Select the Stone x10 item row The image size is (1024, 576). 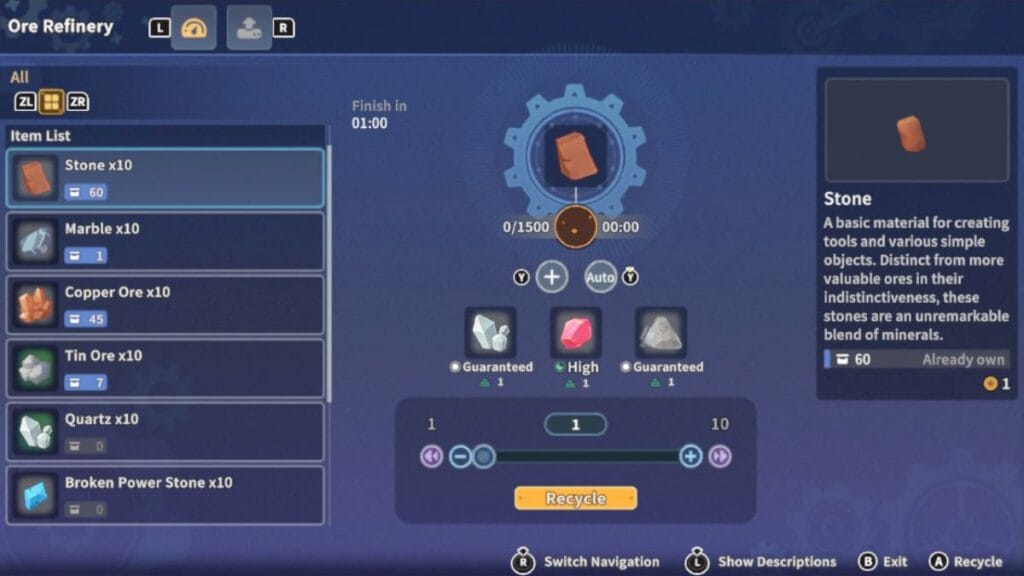166,178
